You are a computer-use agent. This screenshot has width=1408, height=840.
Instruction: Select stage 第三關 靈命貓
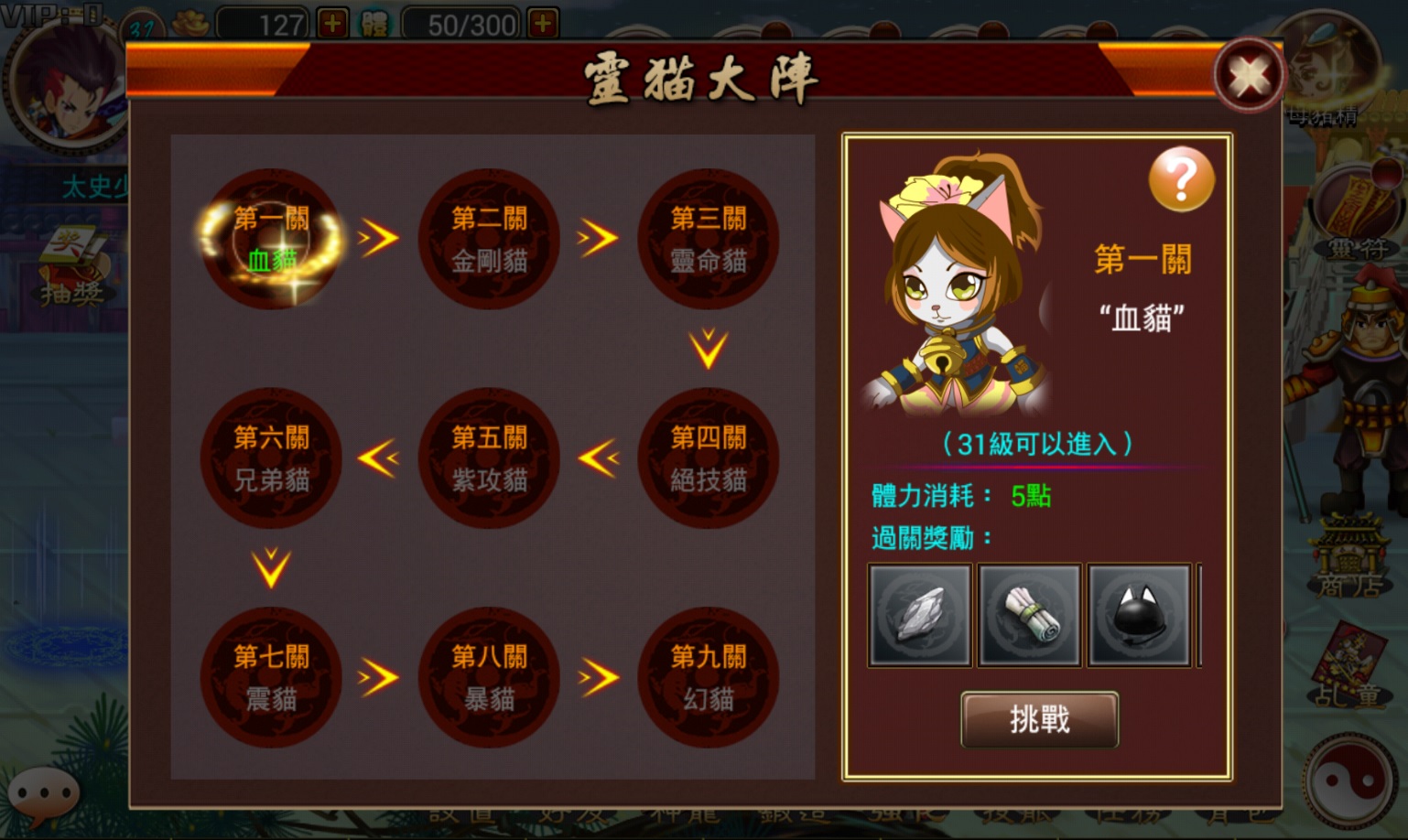tap(708, 239)
